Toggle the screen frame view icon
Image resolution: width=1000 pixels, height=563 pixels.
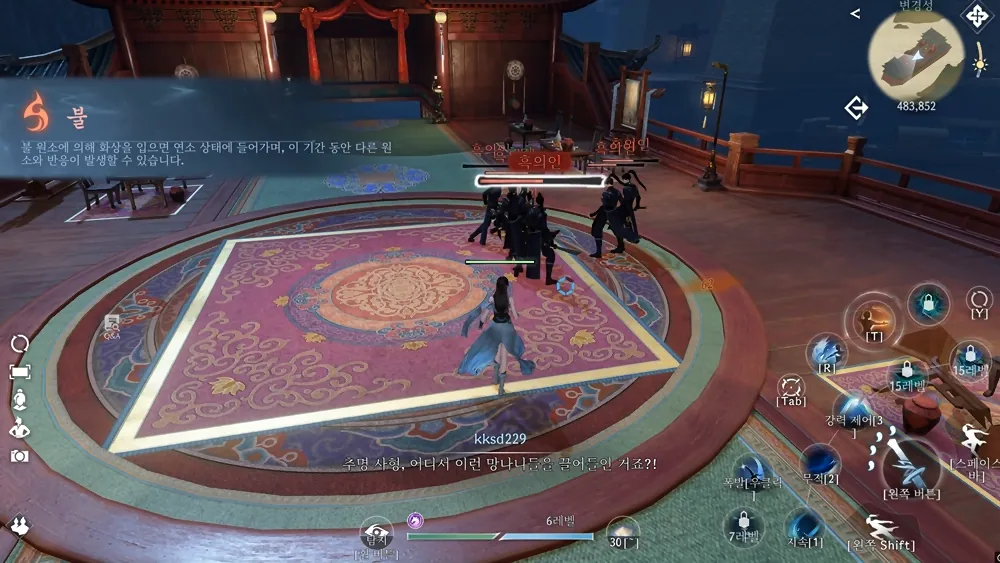point(20,372)
